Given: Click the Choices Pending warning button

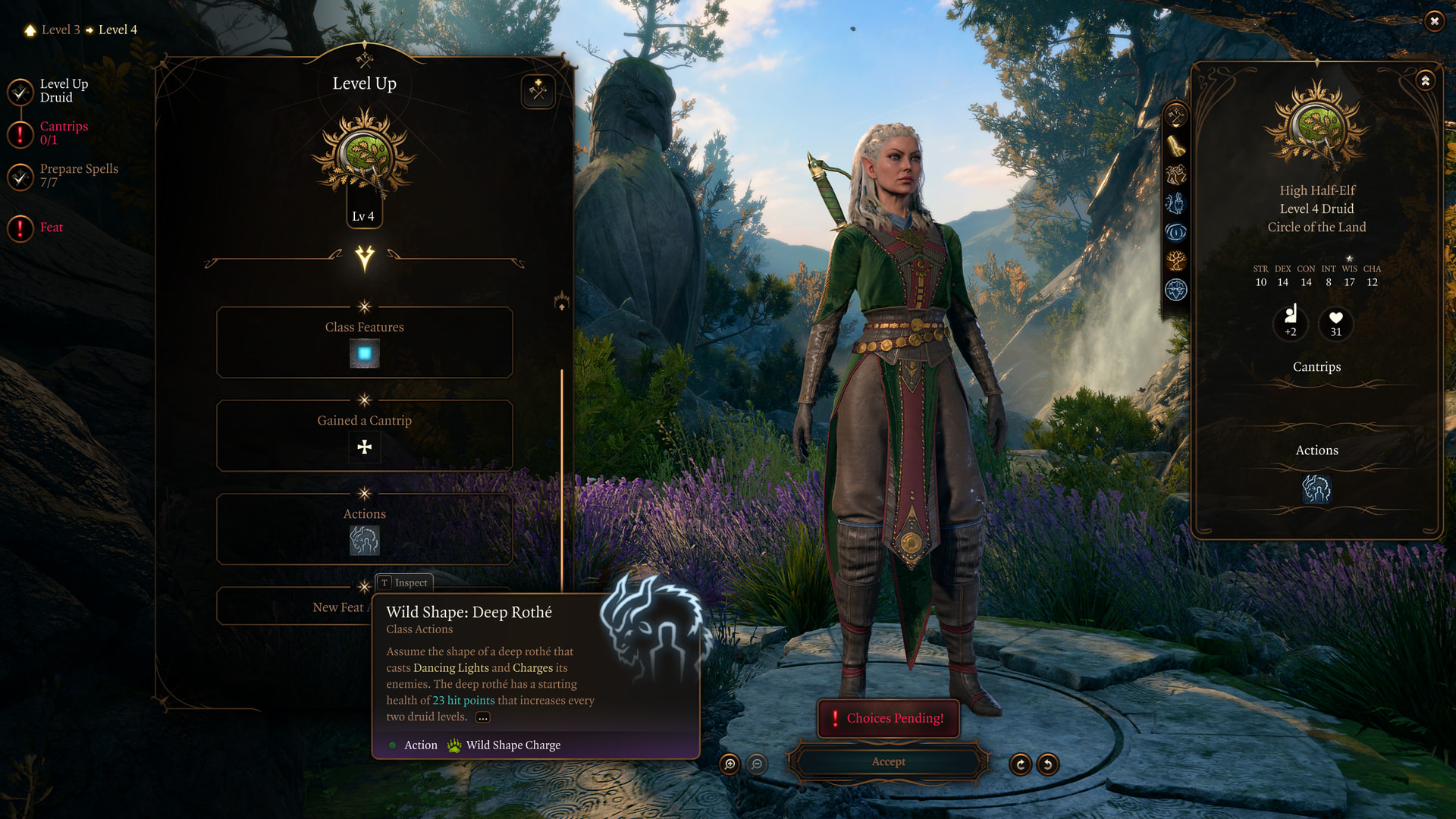Looking at the screenshot, I should [x=888, y=718].
